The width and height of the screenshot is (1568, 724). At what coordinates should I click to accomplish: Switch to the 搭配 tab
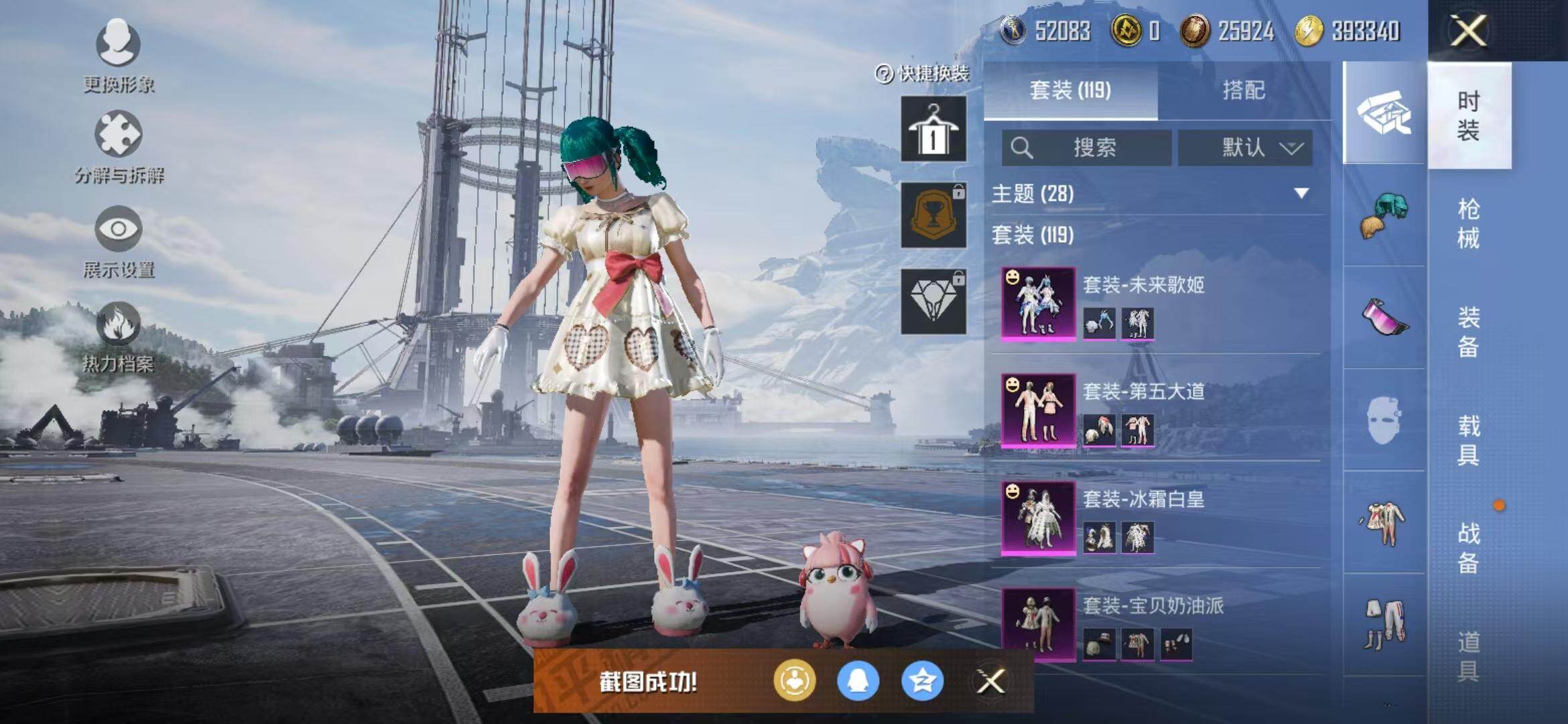[1244, 90]
